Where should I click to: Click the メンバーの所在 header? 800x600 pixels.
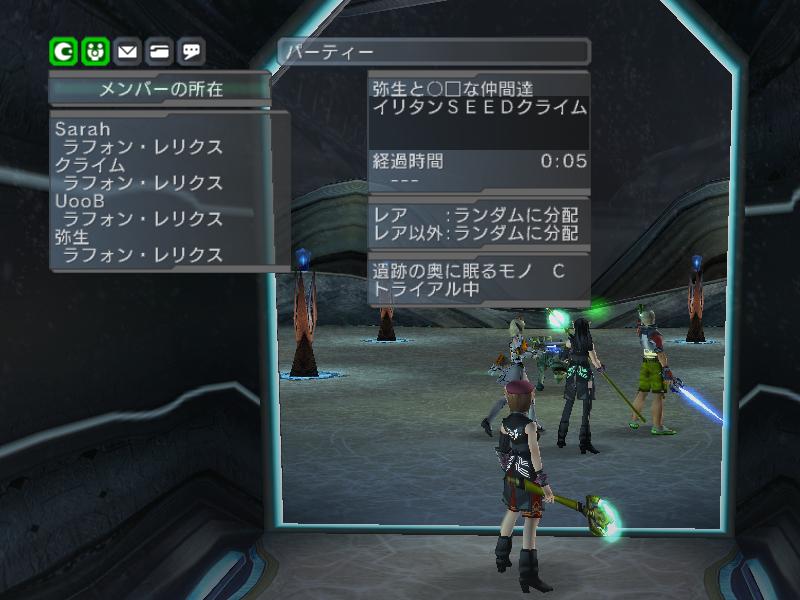pos(160,89)
